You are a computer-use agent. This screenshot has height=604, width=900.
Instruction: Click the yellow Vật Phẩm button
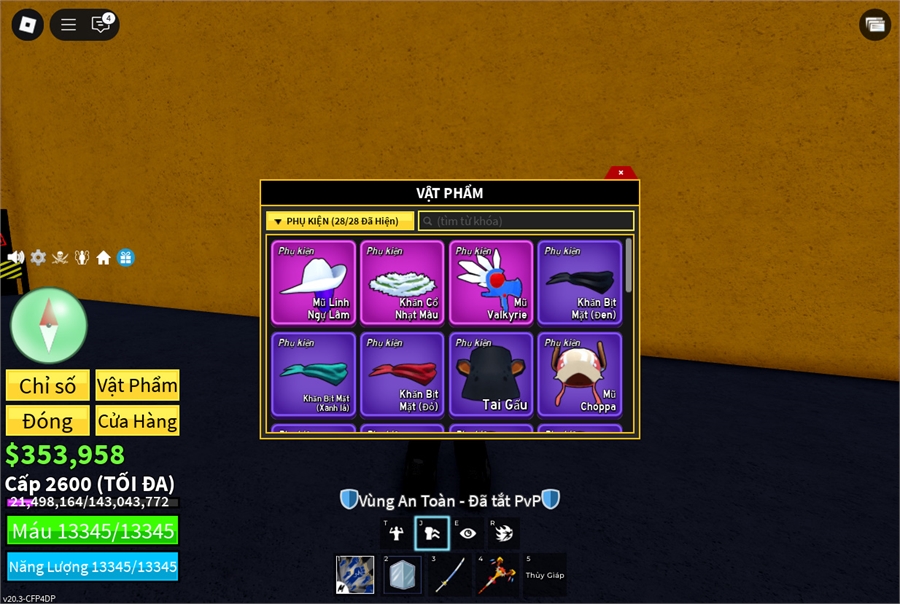click(137, 386)
